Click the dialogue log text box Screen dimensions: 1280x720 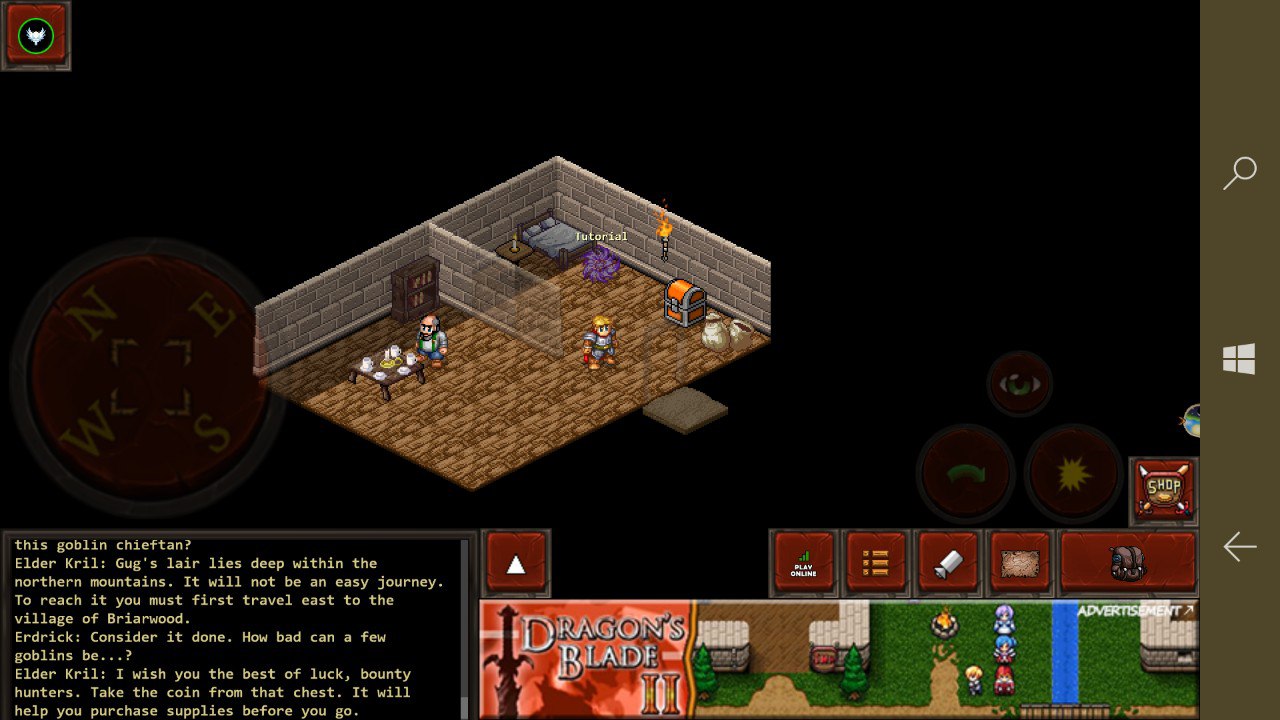click(236, 627)
